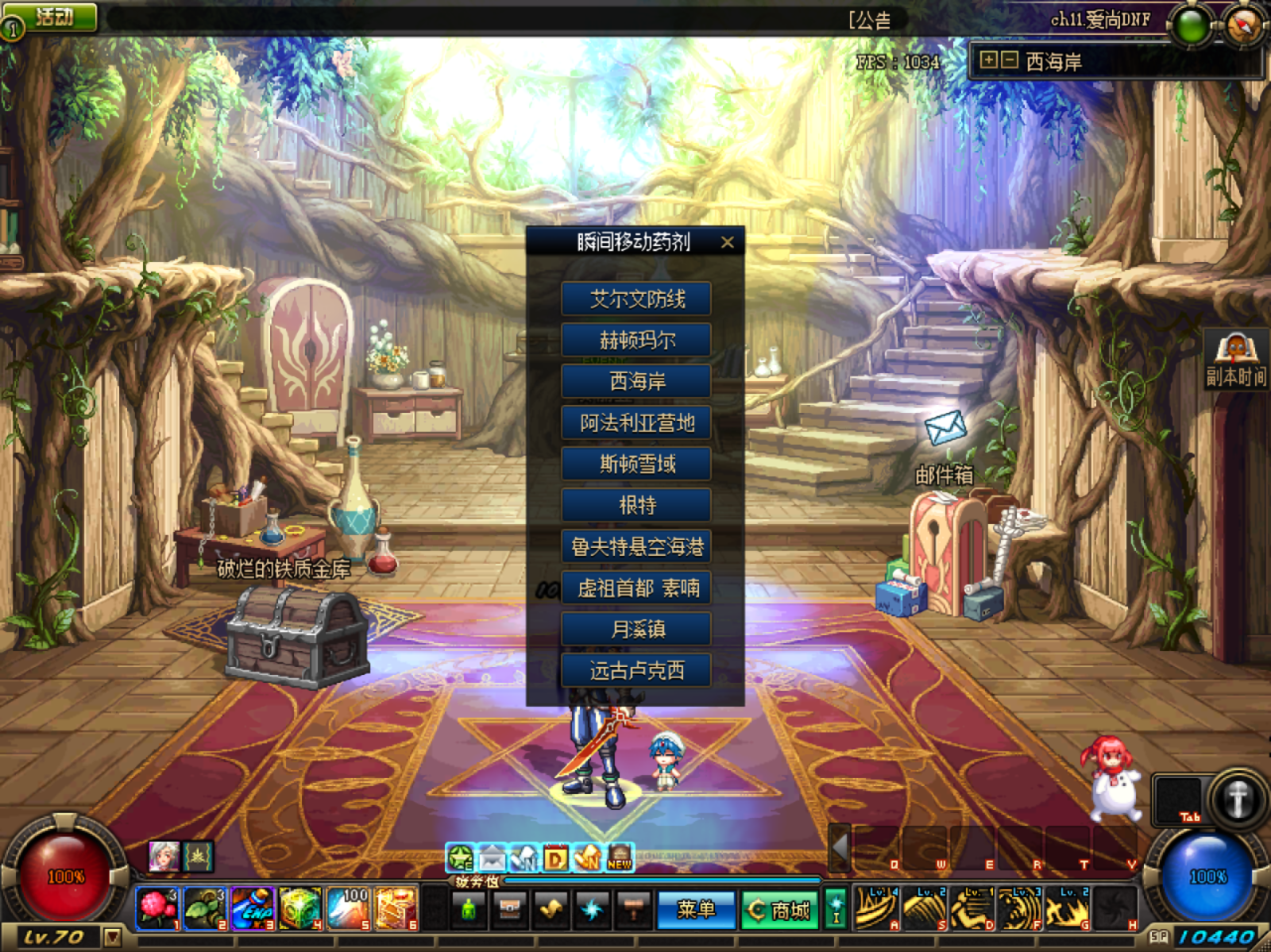This screenshot has width=1271, height=952.
Task: Close the 瞬间移动药剂 dialog
Action: [x=727, y=242]
